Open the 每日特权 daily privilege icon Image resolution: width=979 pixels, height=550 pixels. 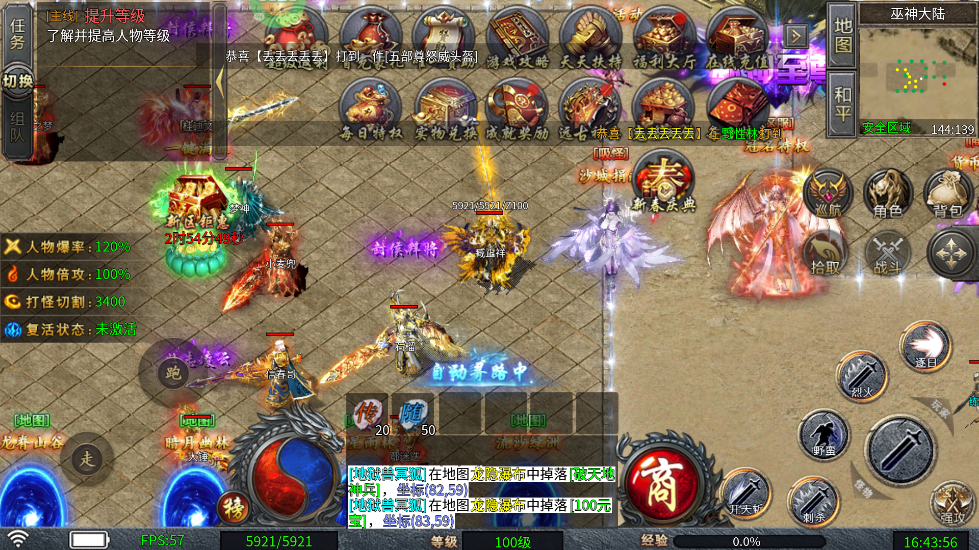coord(371,104)
